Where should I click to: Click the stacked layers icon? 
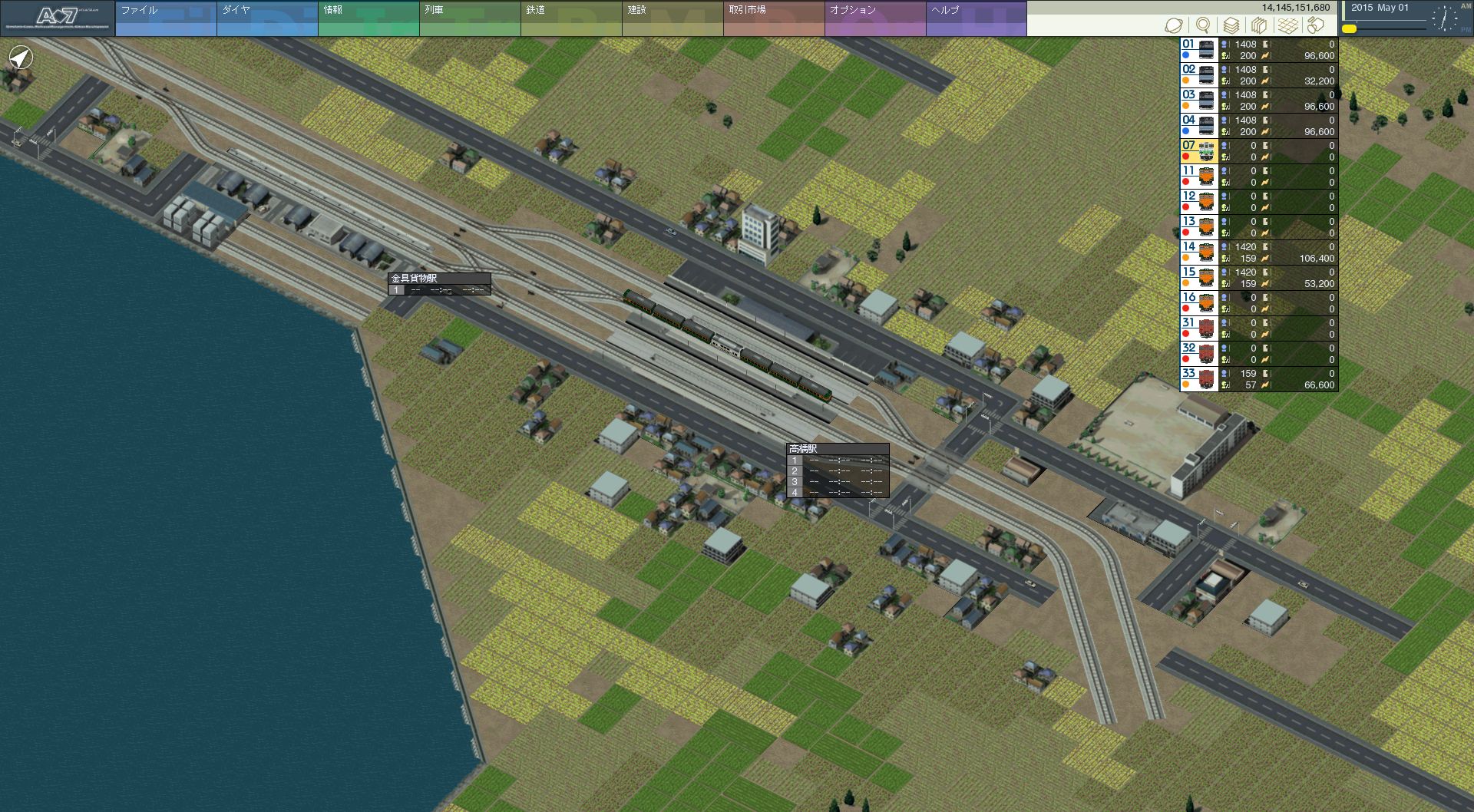[1231, 25]
